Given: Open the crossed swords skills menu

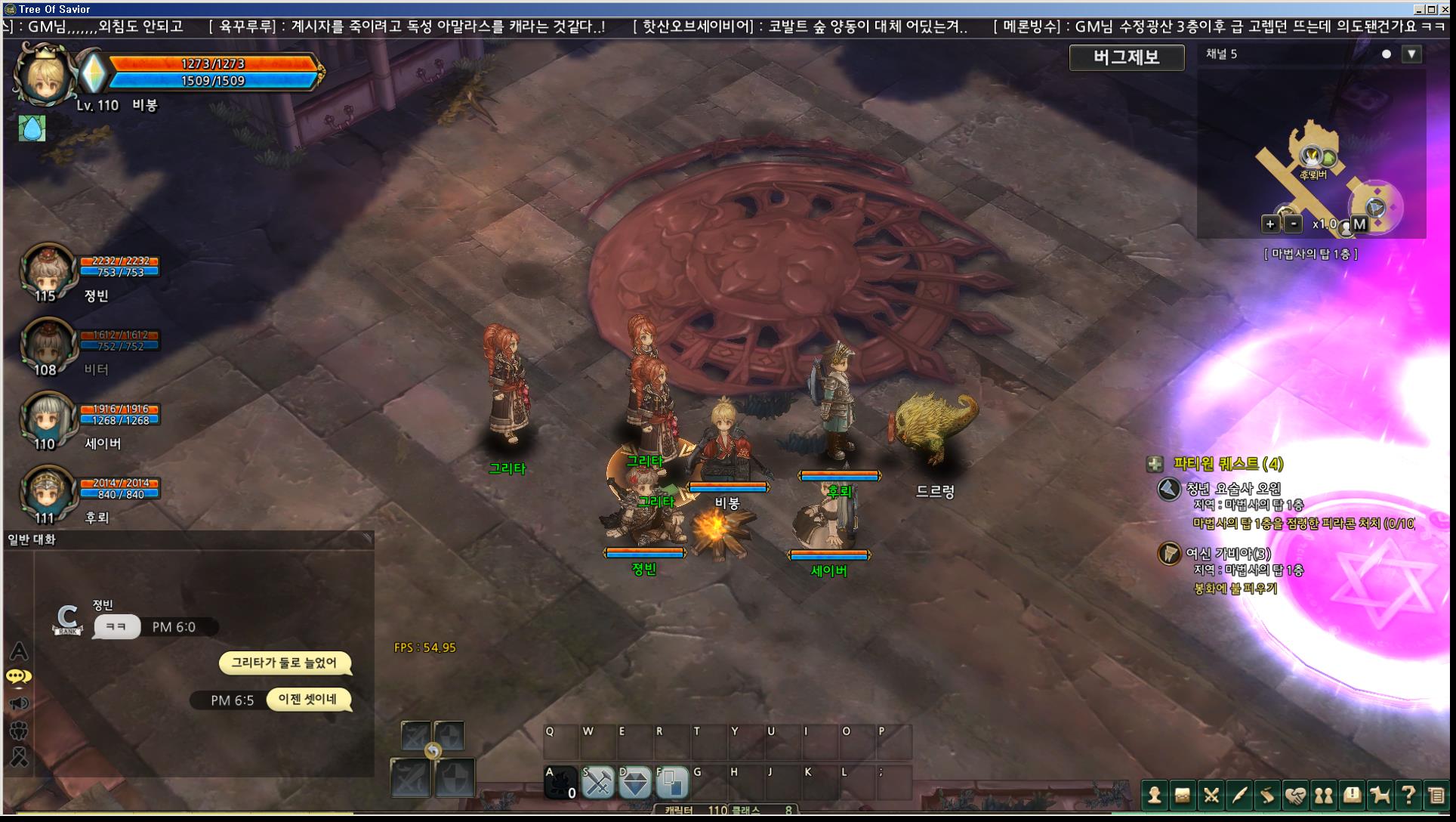Looking at the screenshot, I should pos(1211,795).
